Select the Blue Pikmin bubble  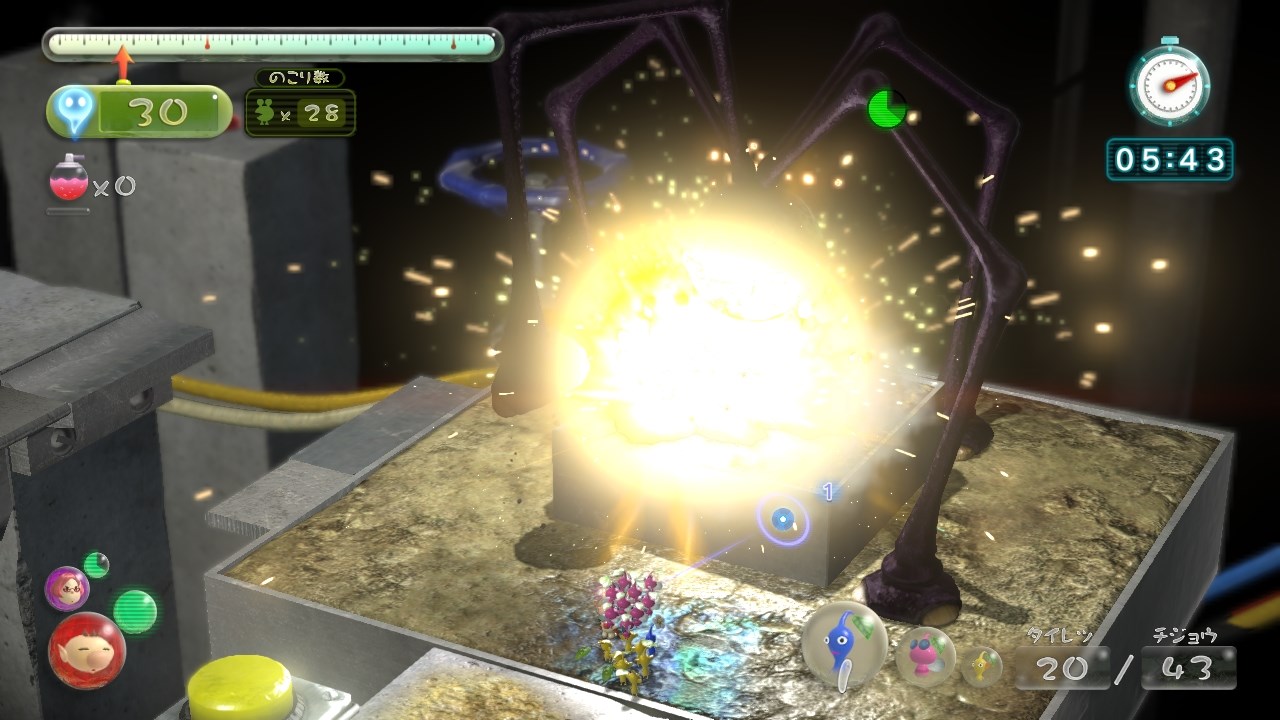coord(845,643)
